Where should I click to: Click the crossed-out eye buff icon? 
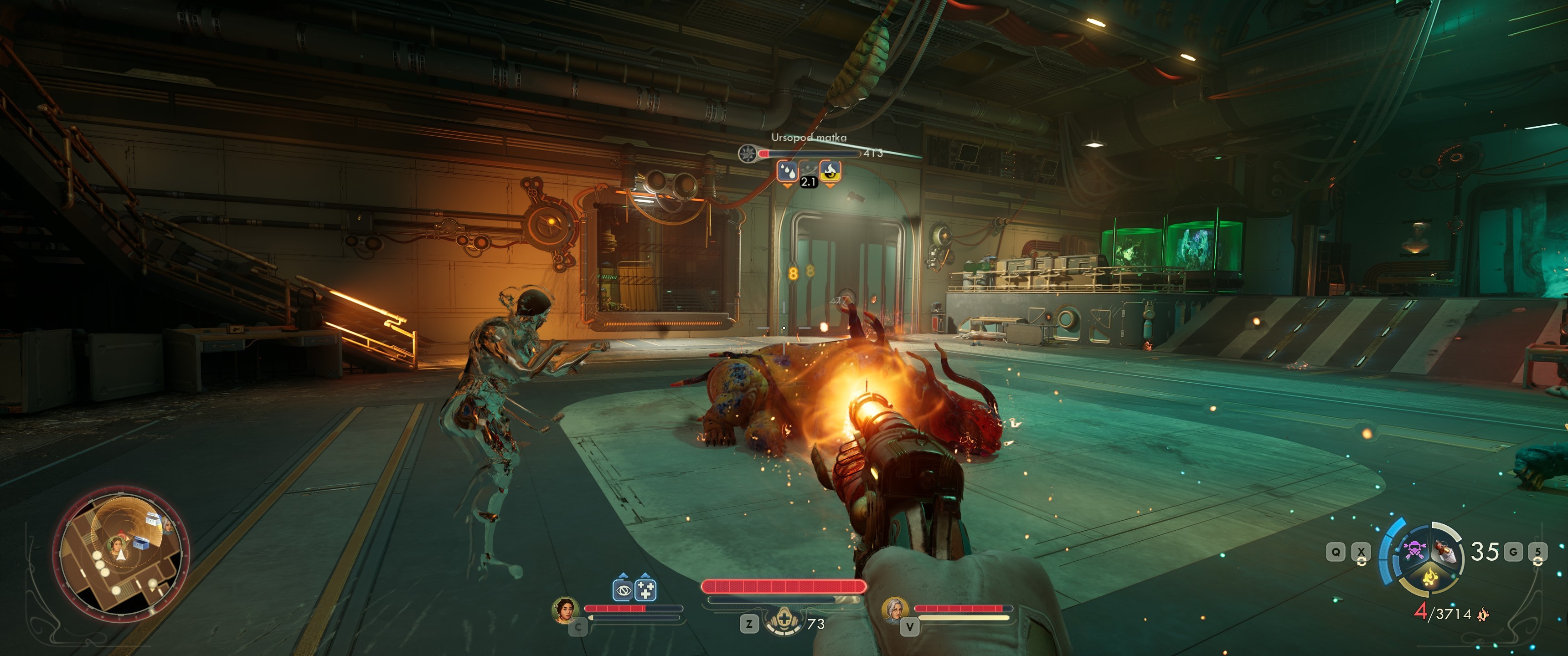[x=622, y=589]
